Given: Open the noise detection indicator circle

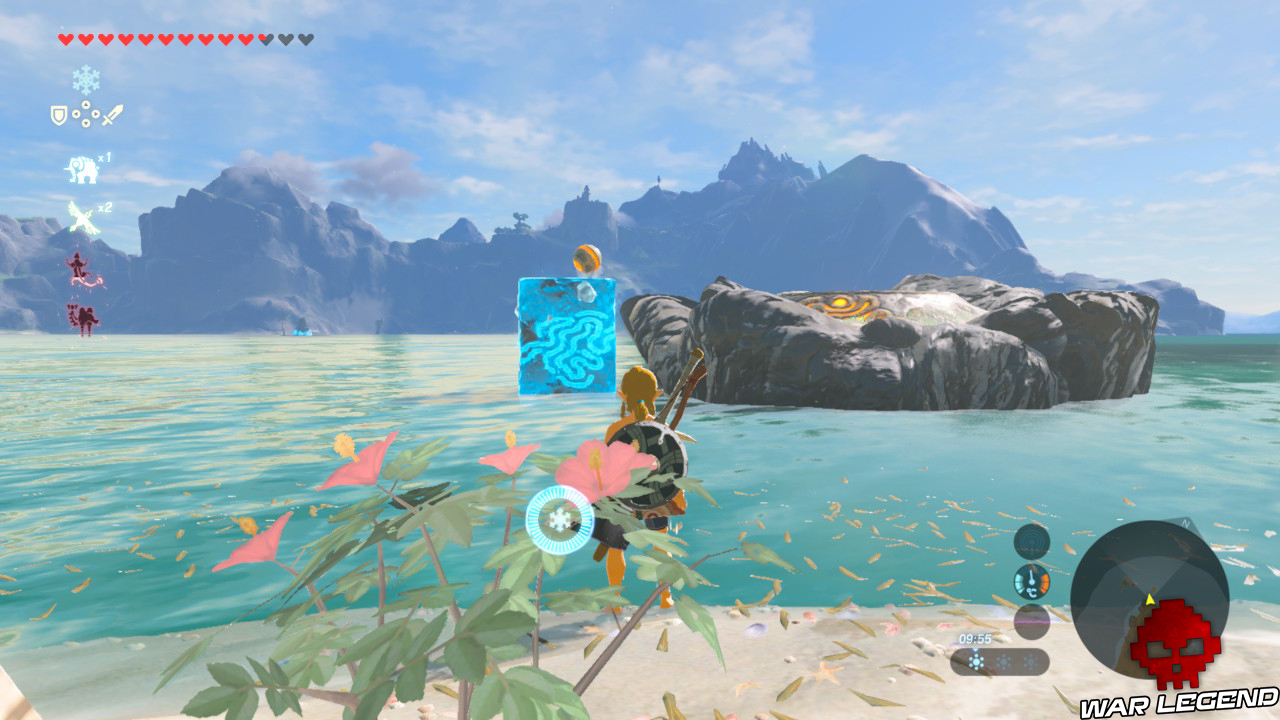Looking at the screenshot, I should (1030, 541).
